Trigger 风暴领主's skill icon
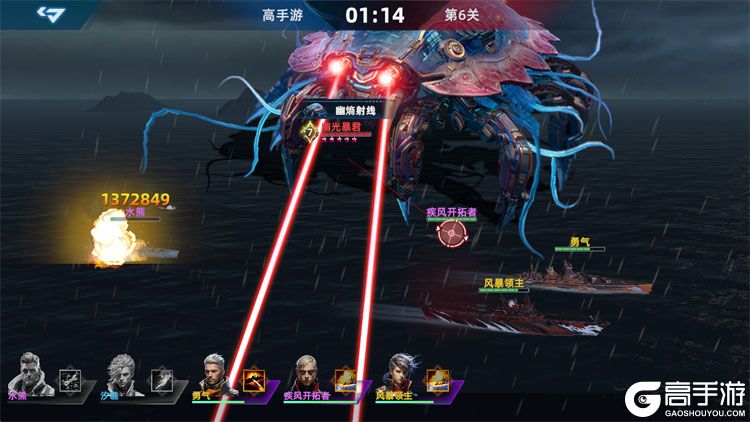 pyautogui.click(x=439, y=379)
